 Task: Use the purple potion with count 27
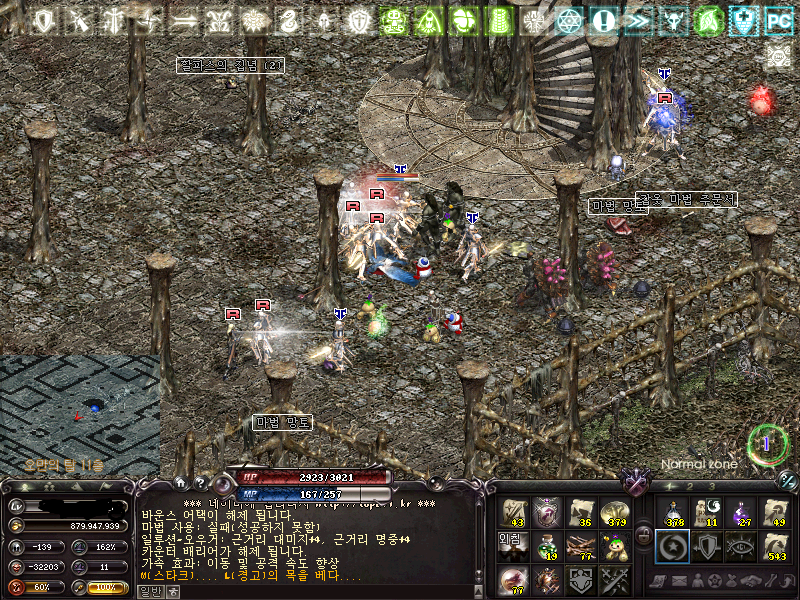tap(741, 512)
